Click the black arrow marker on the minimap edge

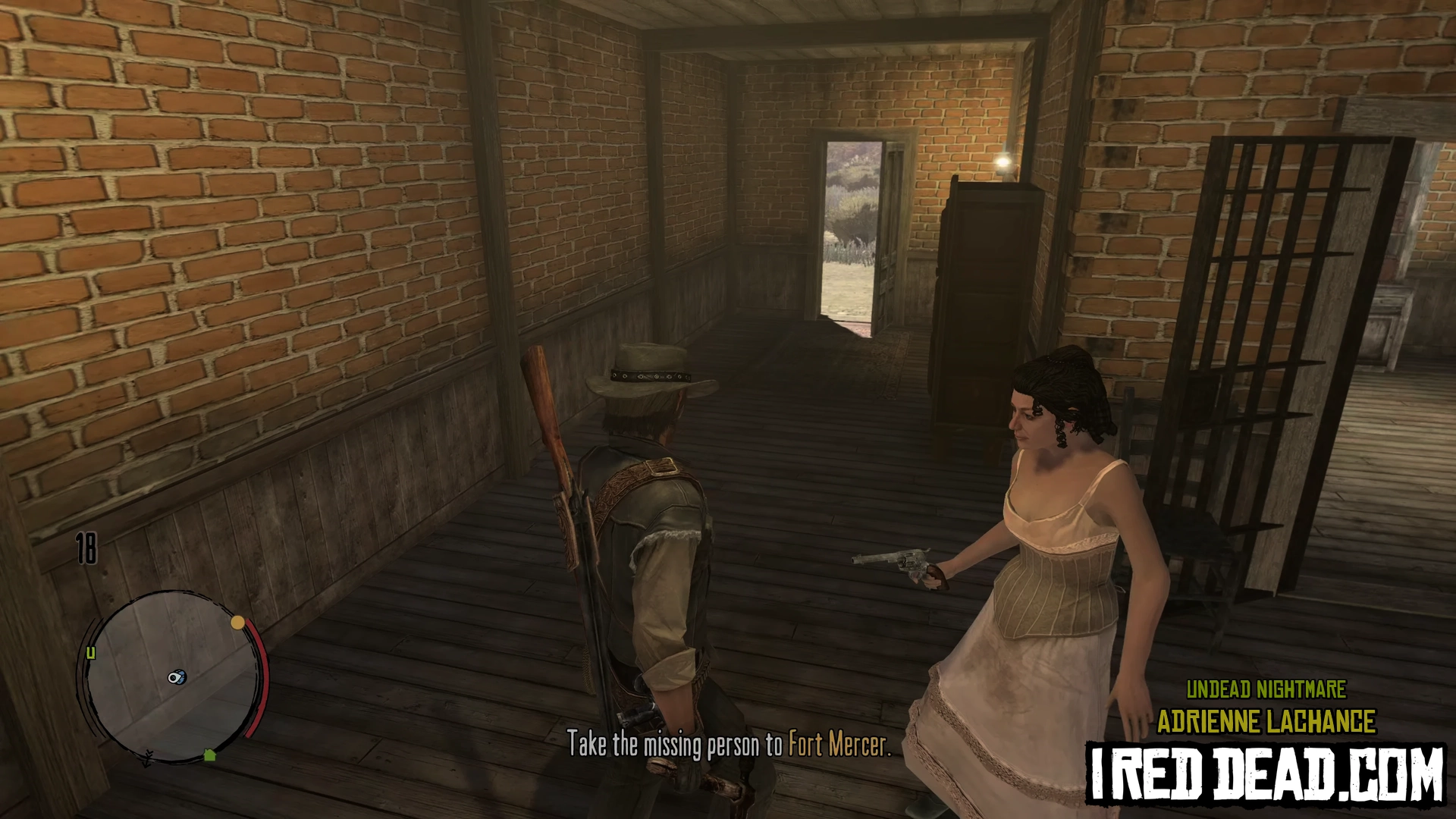coord(148,756)
